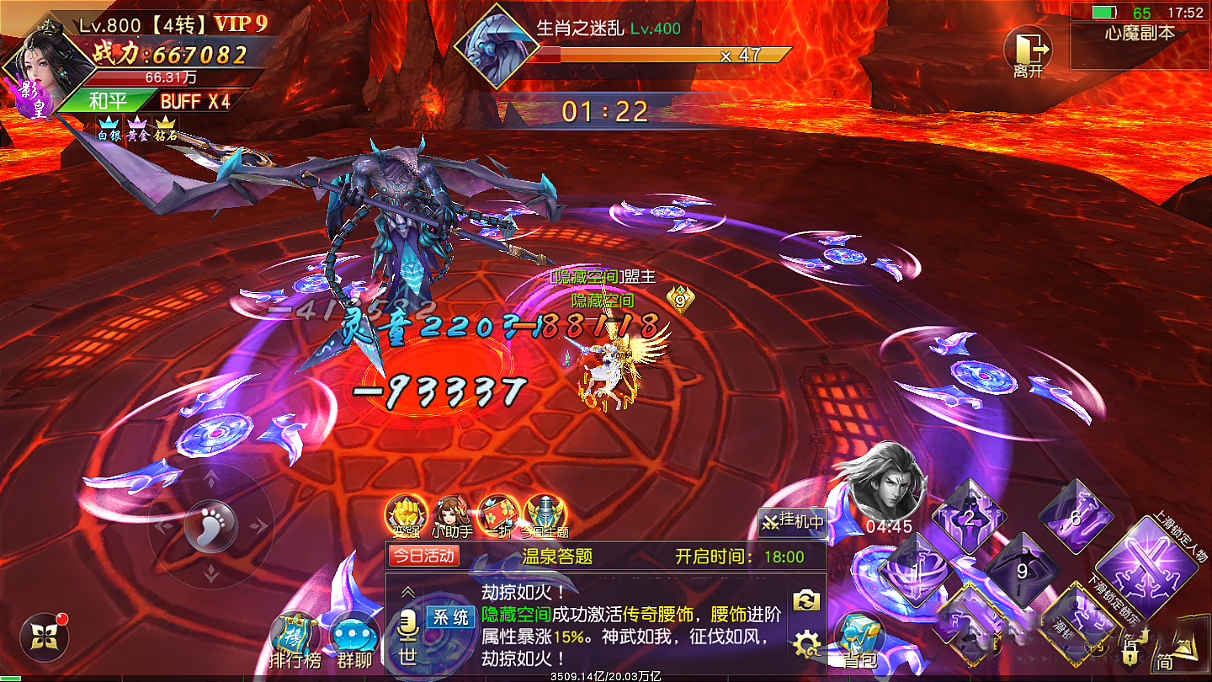1212x682 pixels.
Task: Toggle the 挂机中 auto-battle button
Action: coord(791,521)
